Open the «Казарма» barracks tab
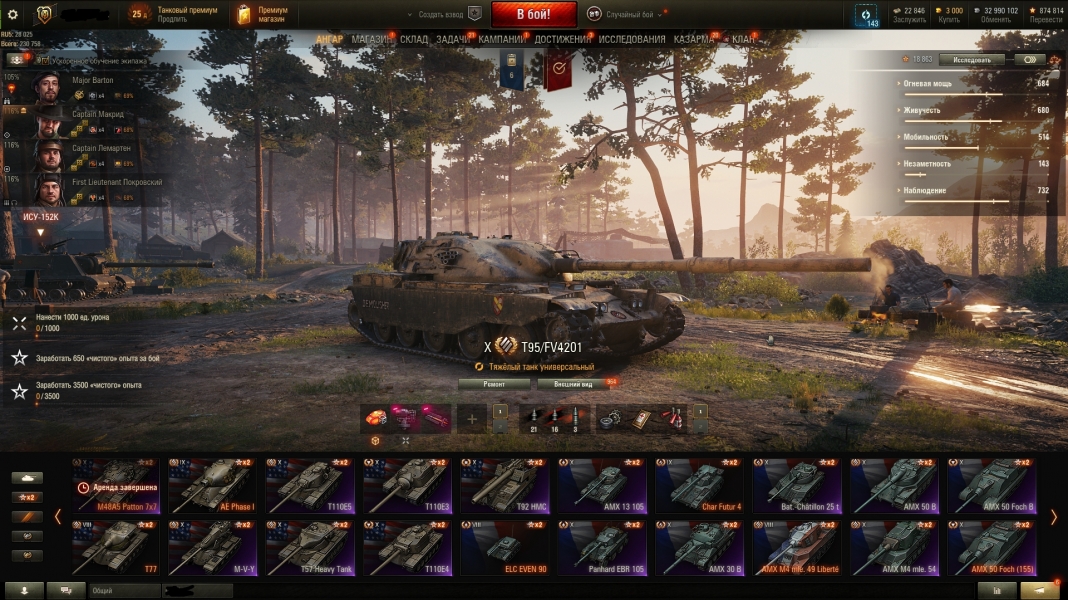 pyautogui.click(x=694, y=39)
